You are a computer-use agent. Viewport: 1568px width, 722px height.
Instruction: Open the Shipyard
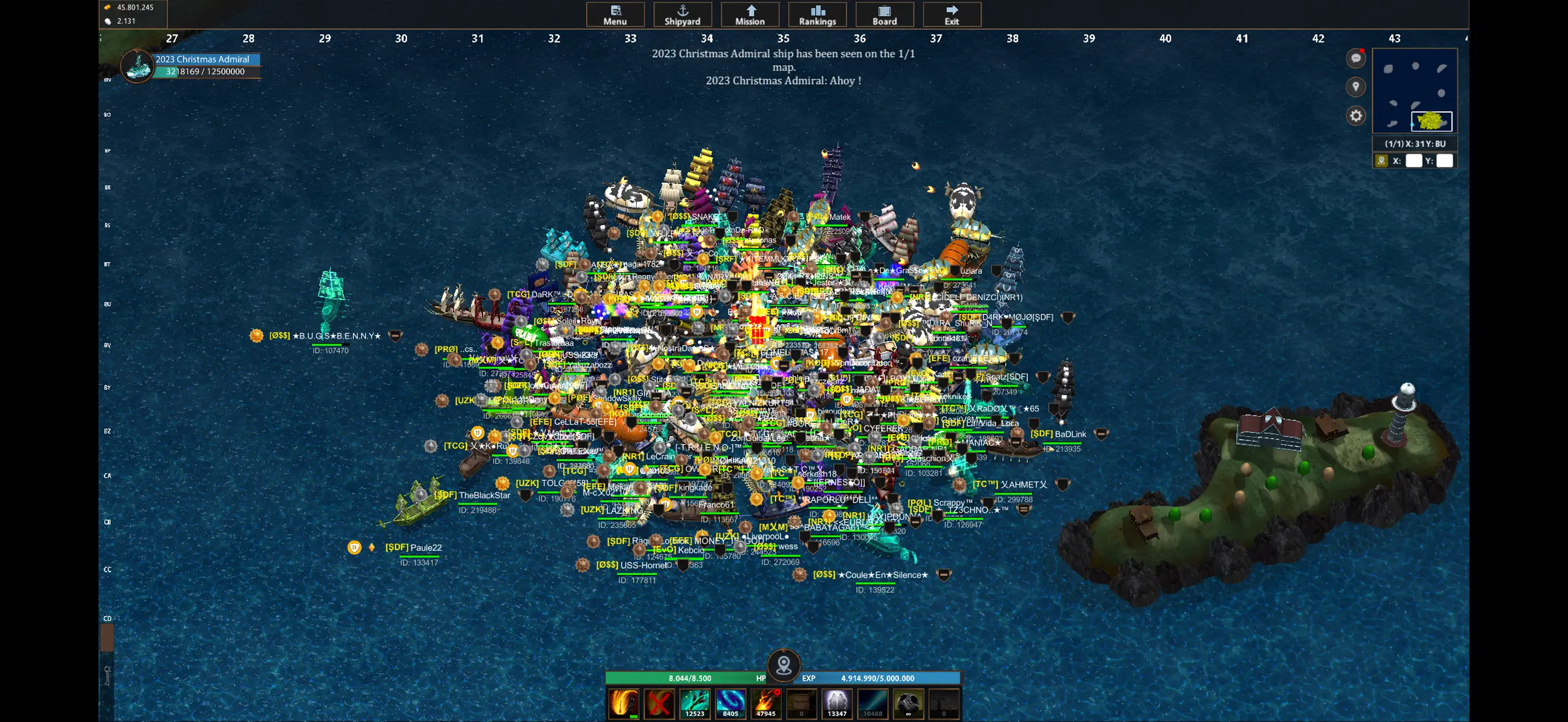click(682, 14)
